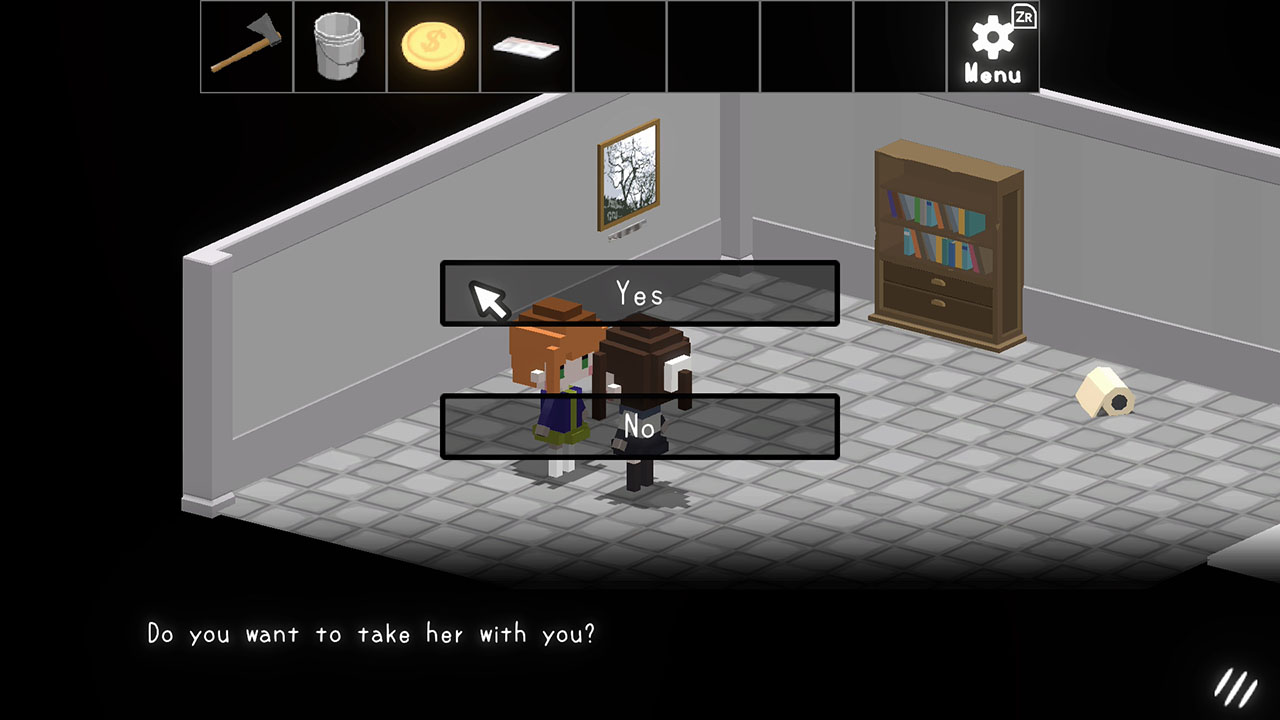Click the white arrow cursor on screen

[490, 298]
